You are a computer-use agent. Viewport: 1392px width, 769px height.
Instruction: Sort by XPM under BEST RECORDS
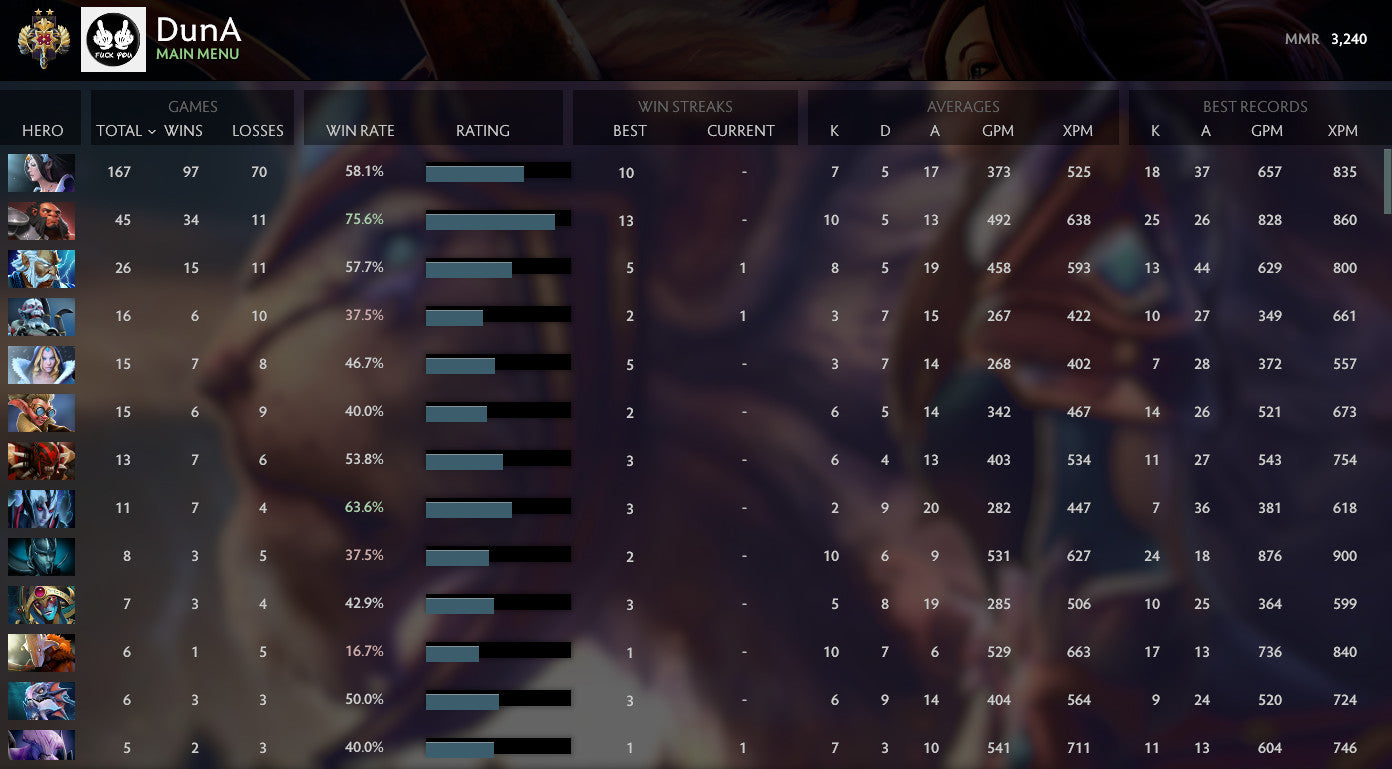(1343, 131)
